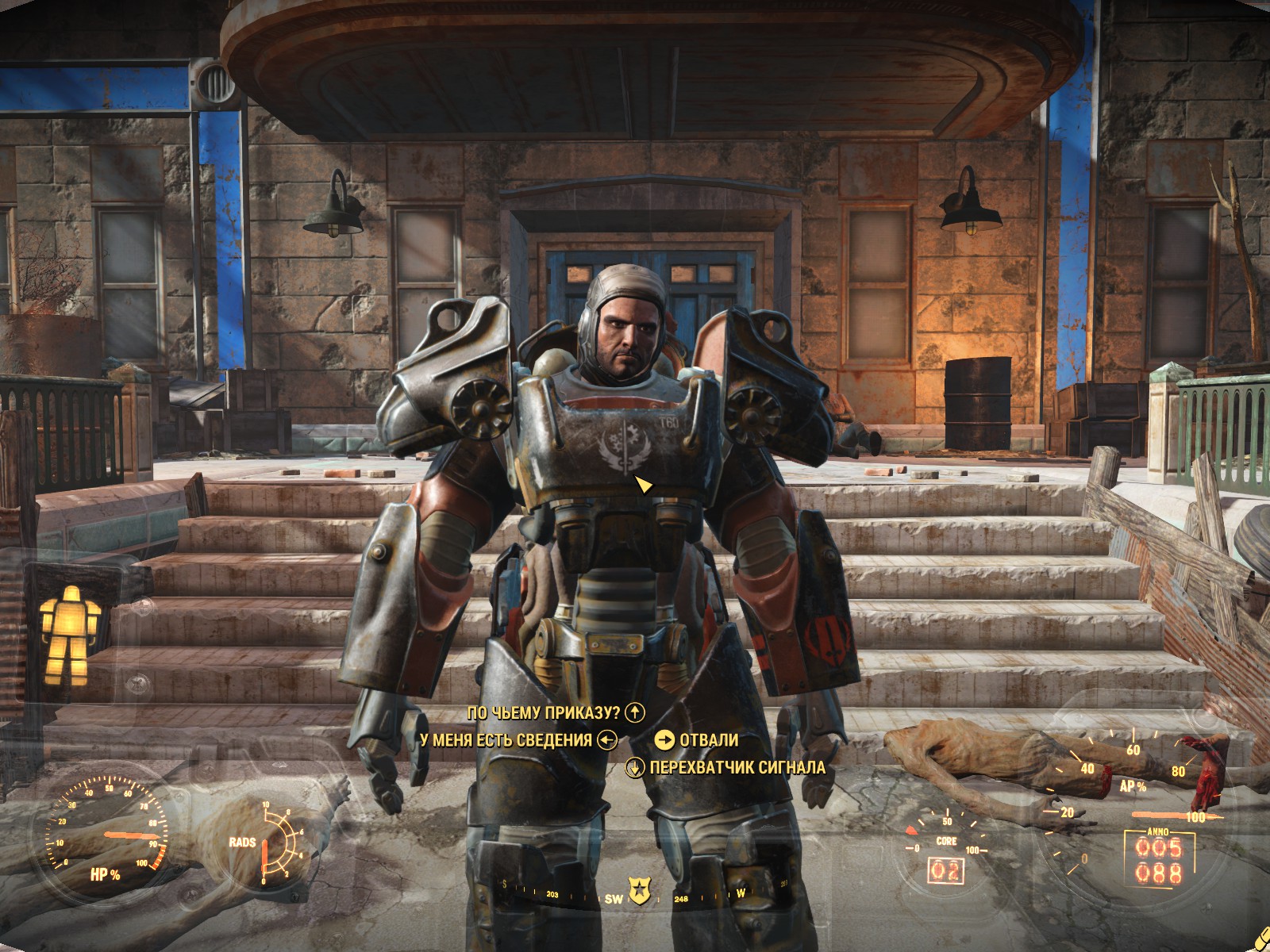
Task: Pick the "Отвали" dialogue option
Action: pos(708,740)
